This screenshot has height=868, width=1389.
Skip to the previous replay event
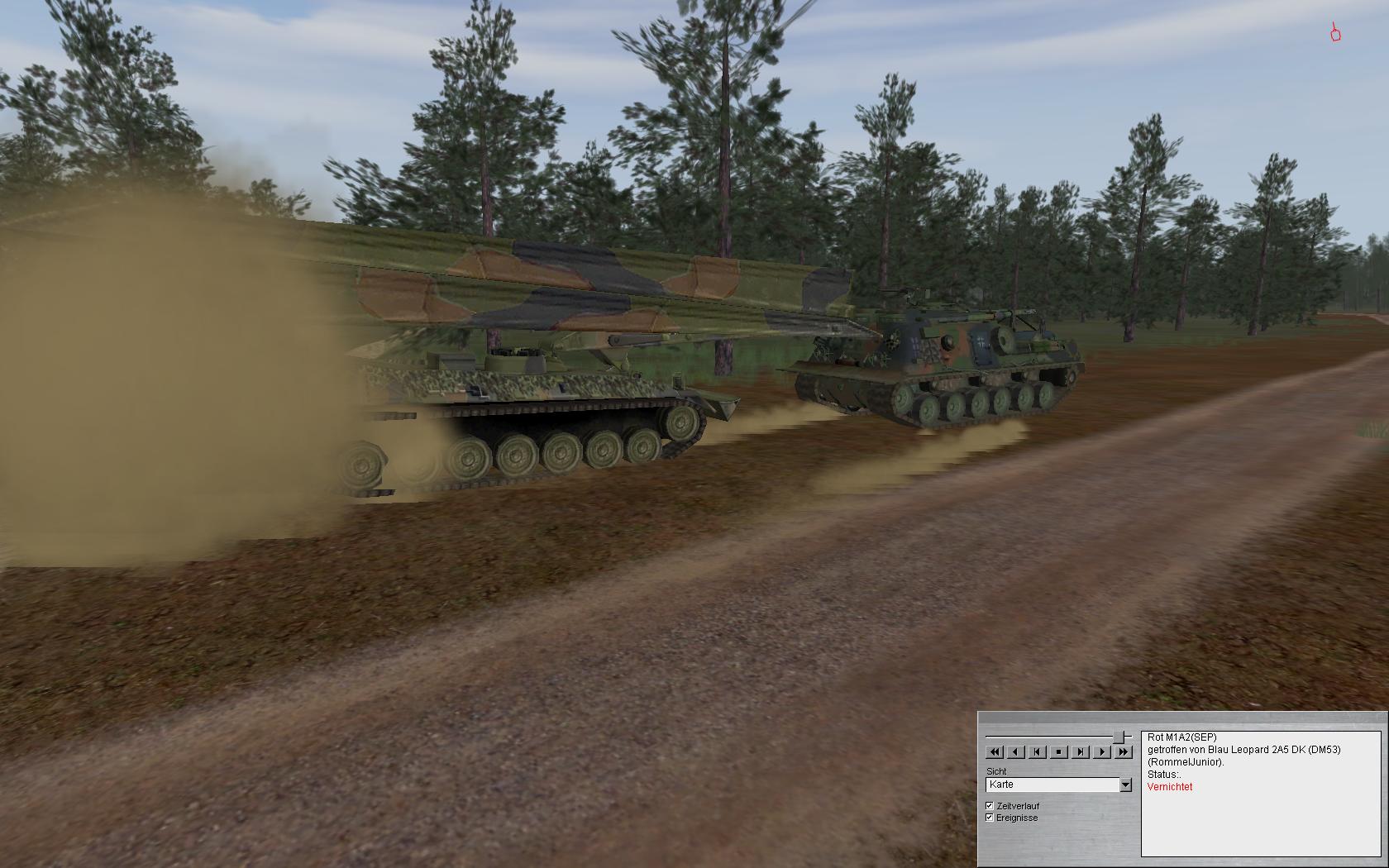tap(1037, 752)
